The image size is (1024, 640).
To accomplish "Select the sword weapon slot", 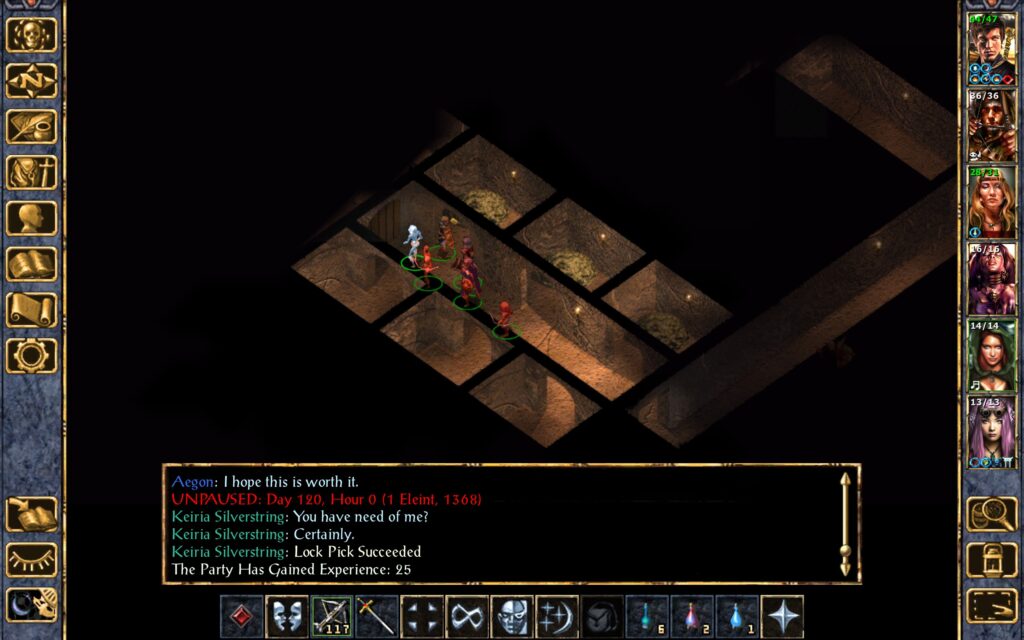I will [x=377, y=617].
